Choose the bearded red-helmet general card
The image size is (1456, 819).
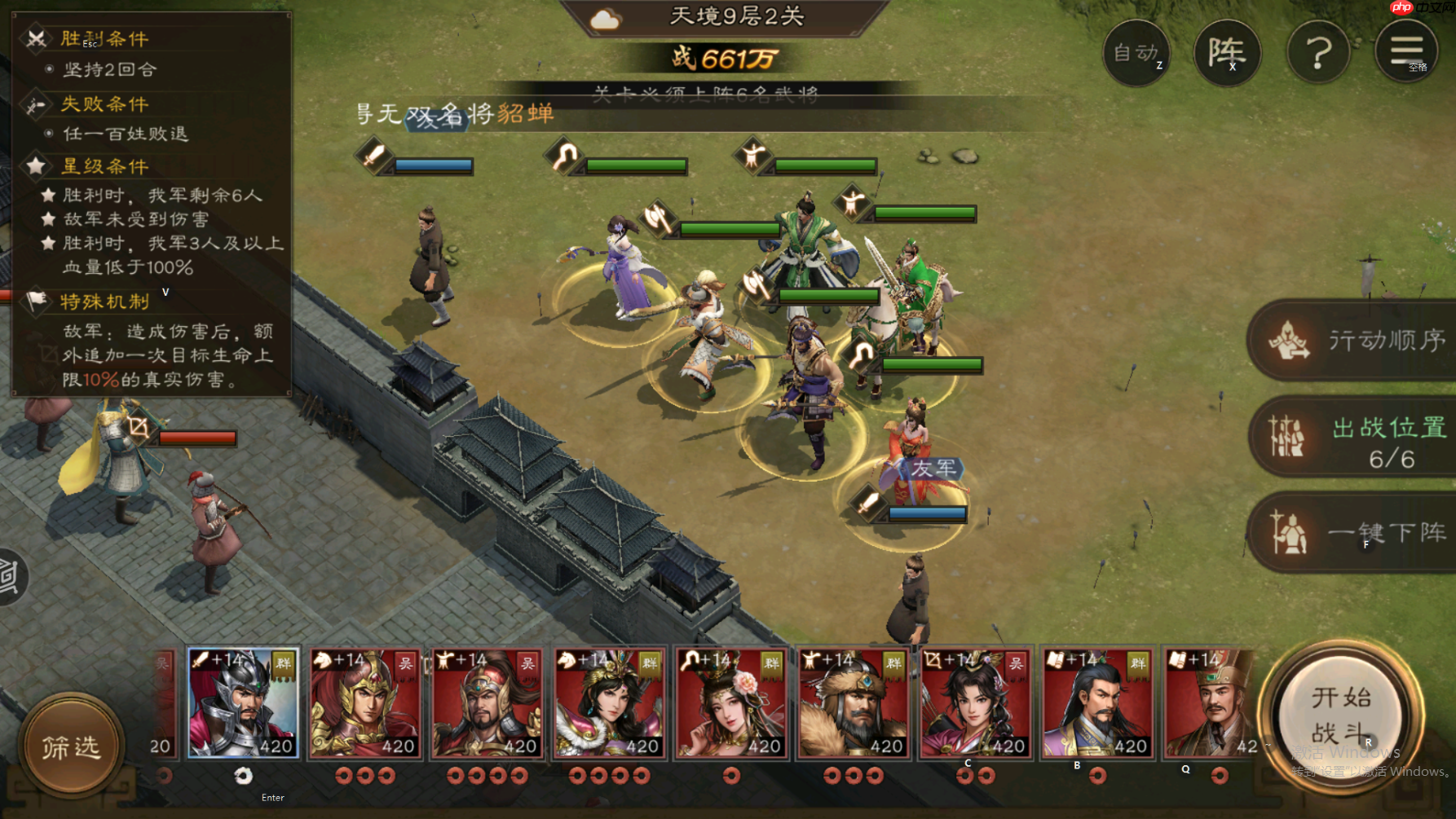[x=487, y=703]
